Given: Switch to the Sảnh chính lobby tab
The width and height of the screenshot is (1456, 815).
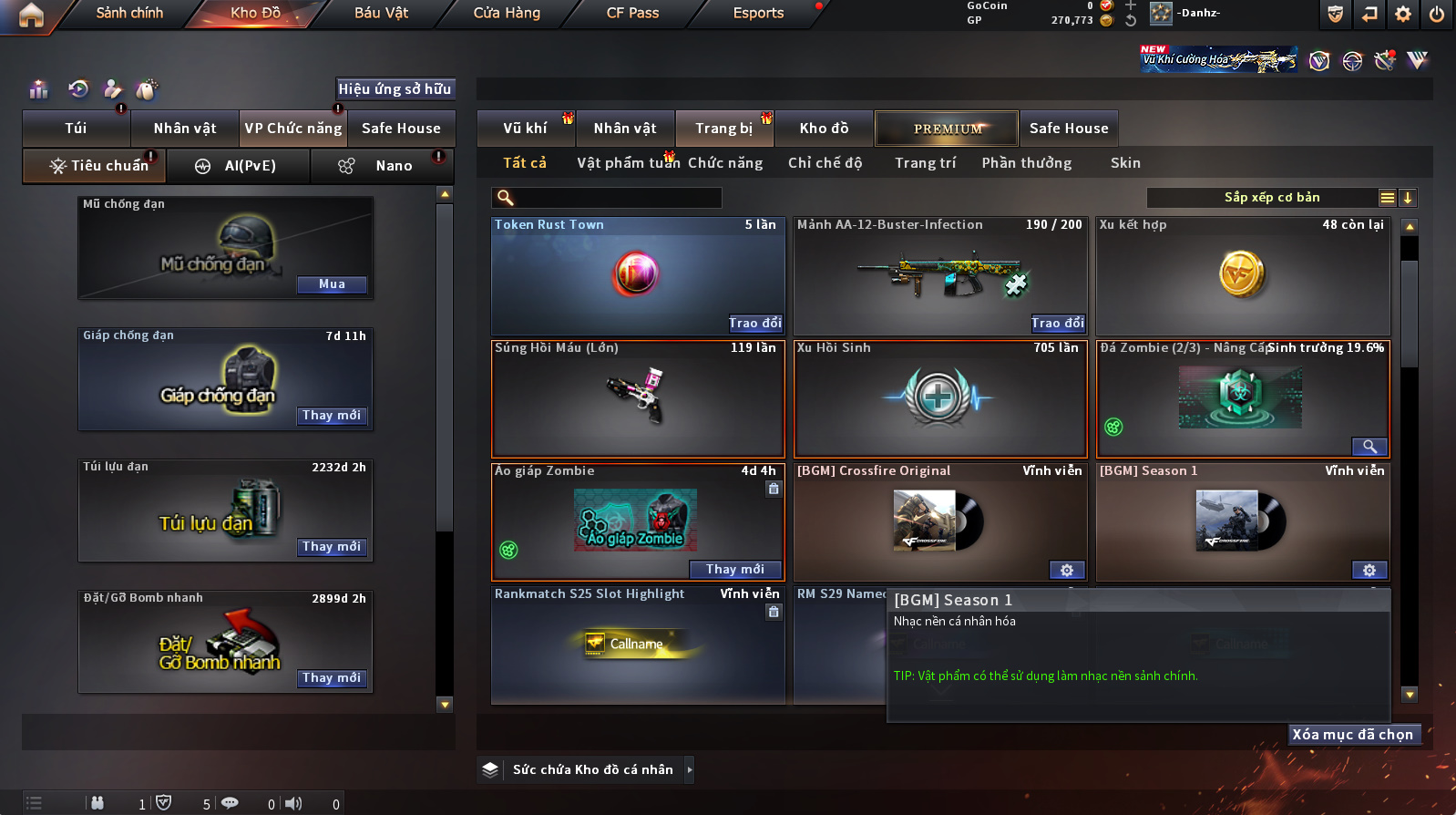Looking at the screenshot, I should [x=129, y=13].
